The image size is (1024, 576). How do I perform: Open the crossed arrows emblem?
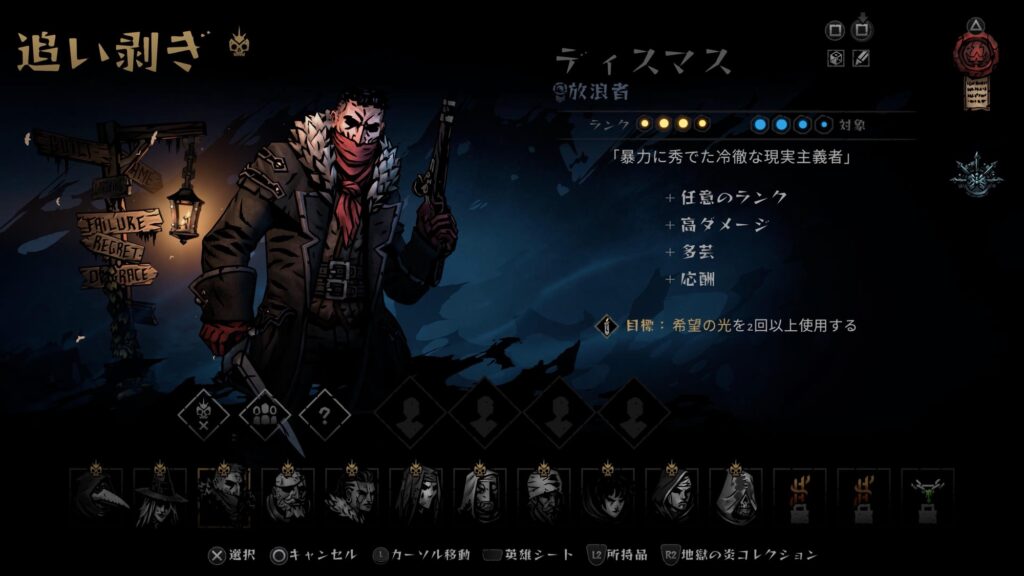971,174
